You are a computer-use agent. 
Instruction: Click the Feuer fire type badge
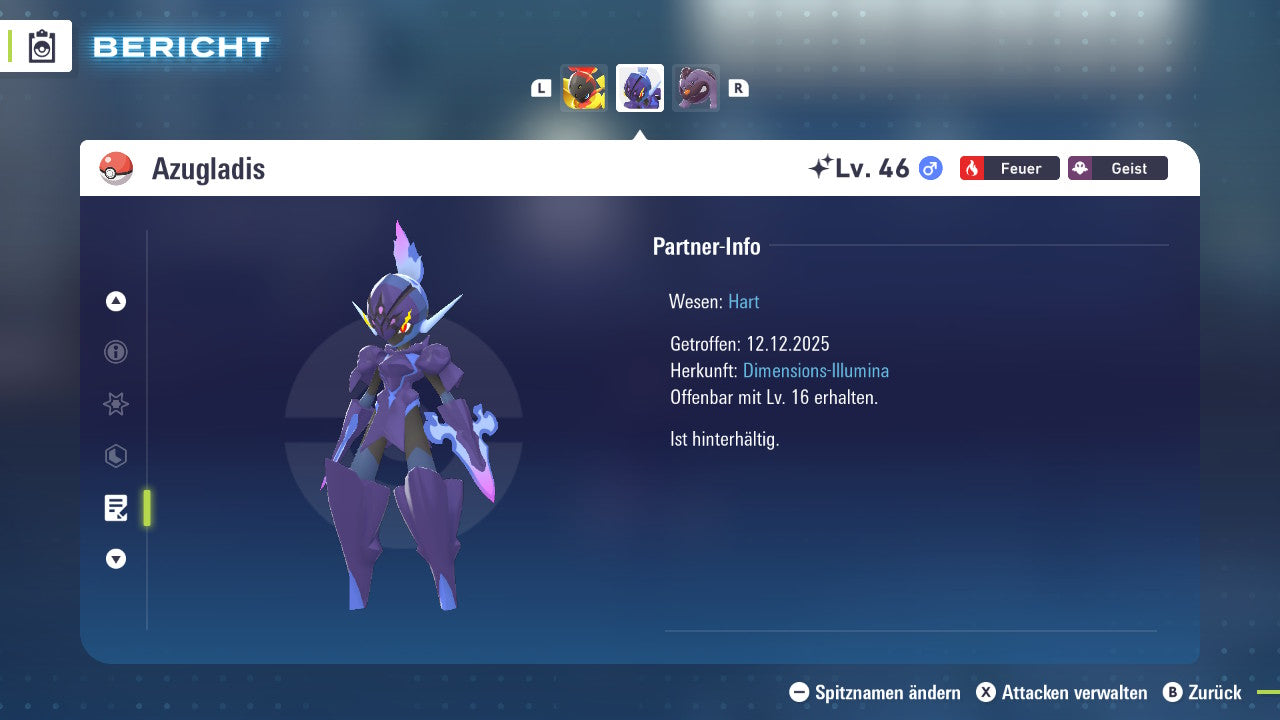click(x=1009, y=168)
